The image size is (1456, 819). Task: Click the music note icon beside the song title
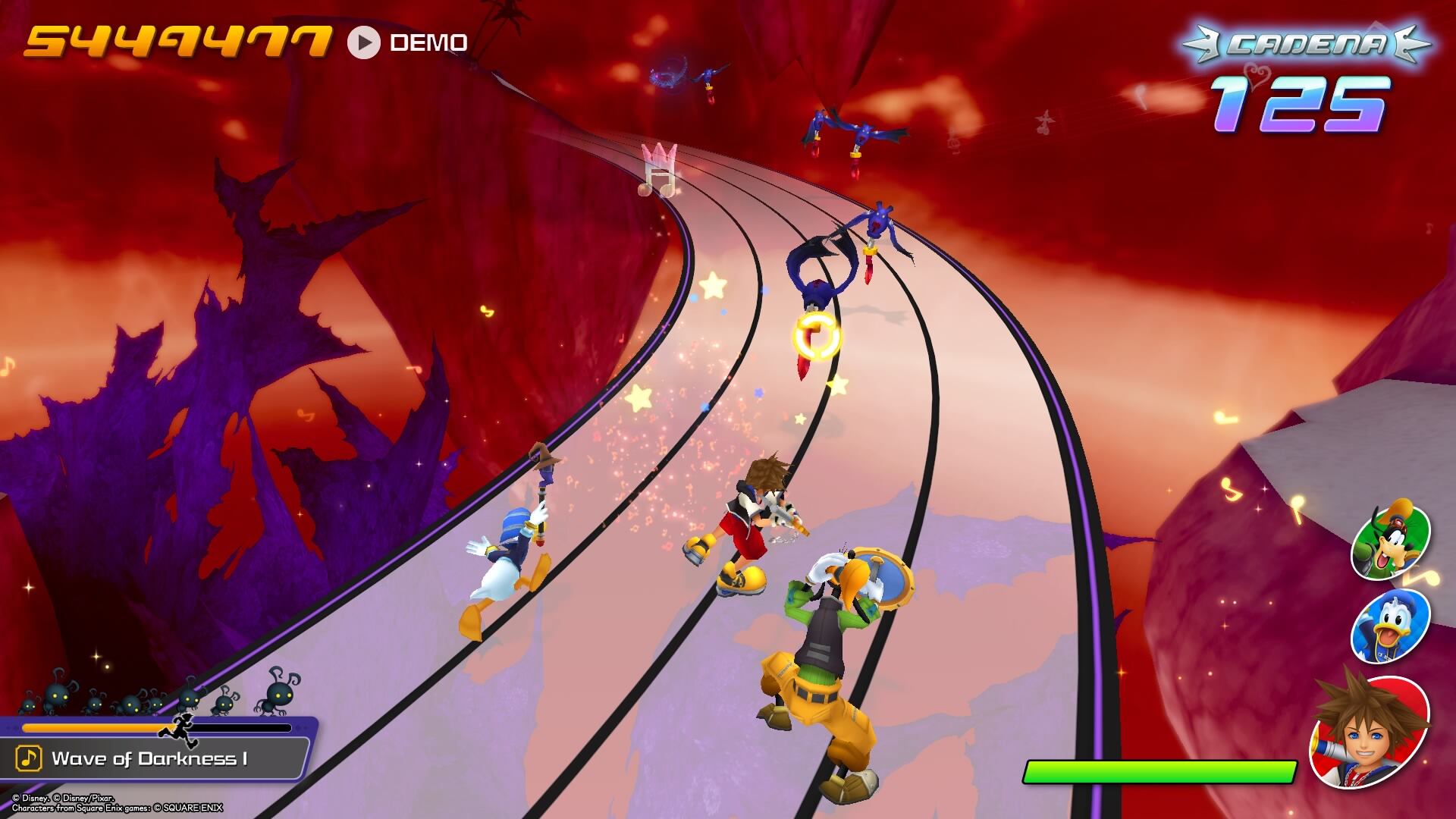point(29,758)
